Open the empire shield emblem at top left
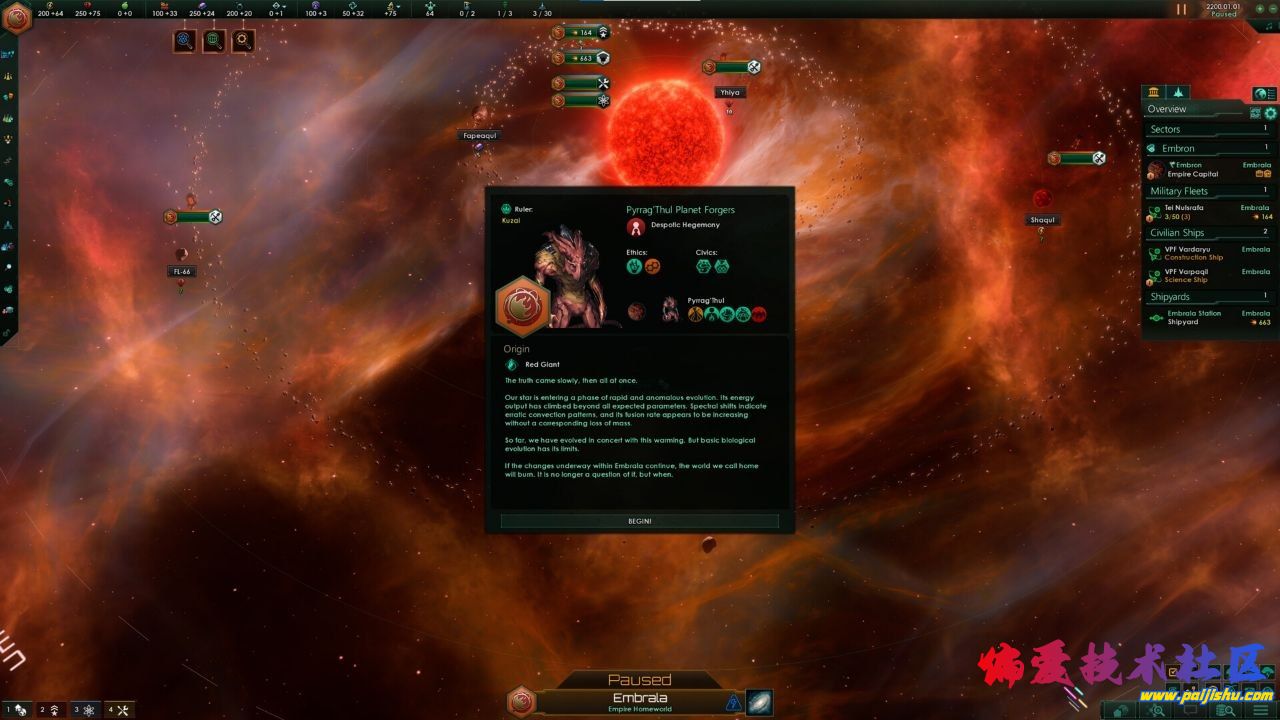Viewport: 1280px width, 720px height. [x=16, y=16]
